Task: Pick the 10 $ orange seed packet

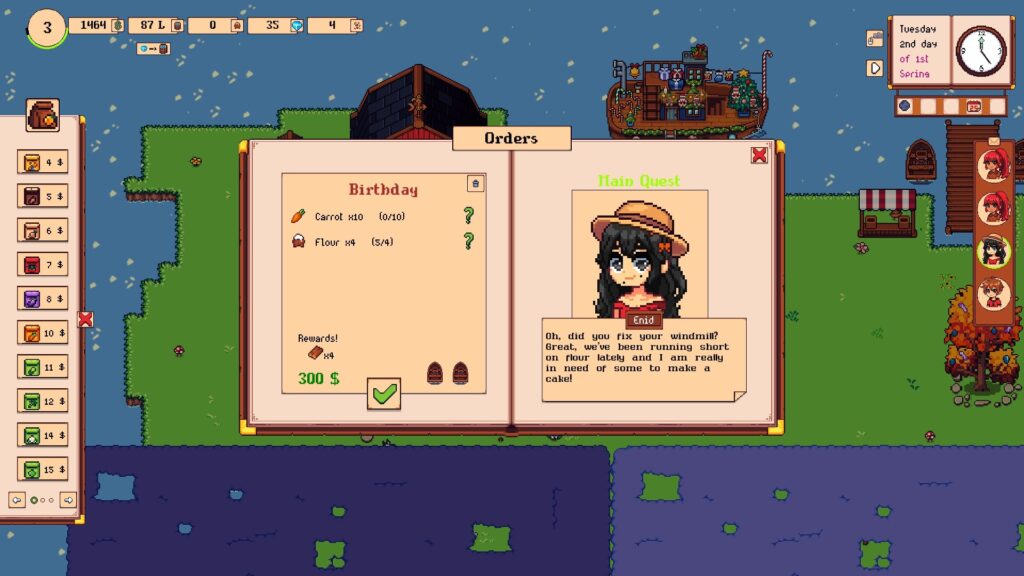Action: click(x=42, y=332)
